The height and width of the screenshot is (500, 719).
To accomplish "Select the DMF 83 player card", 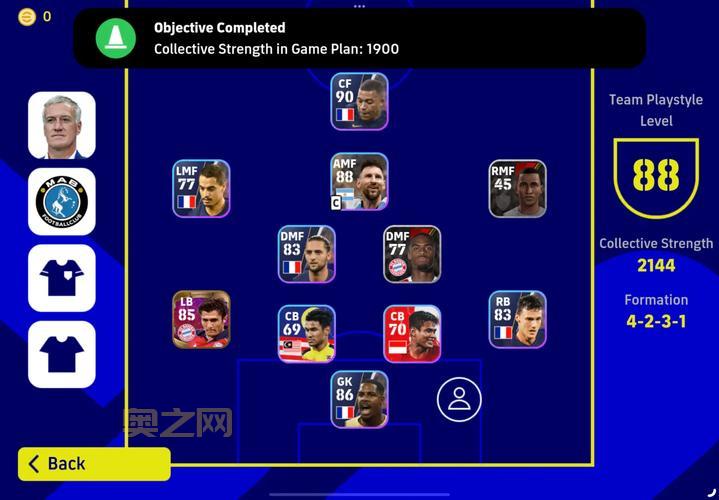I will click(x=306, y=253).
